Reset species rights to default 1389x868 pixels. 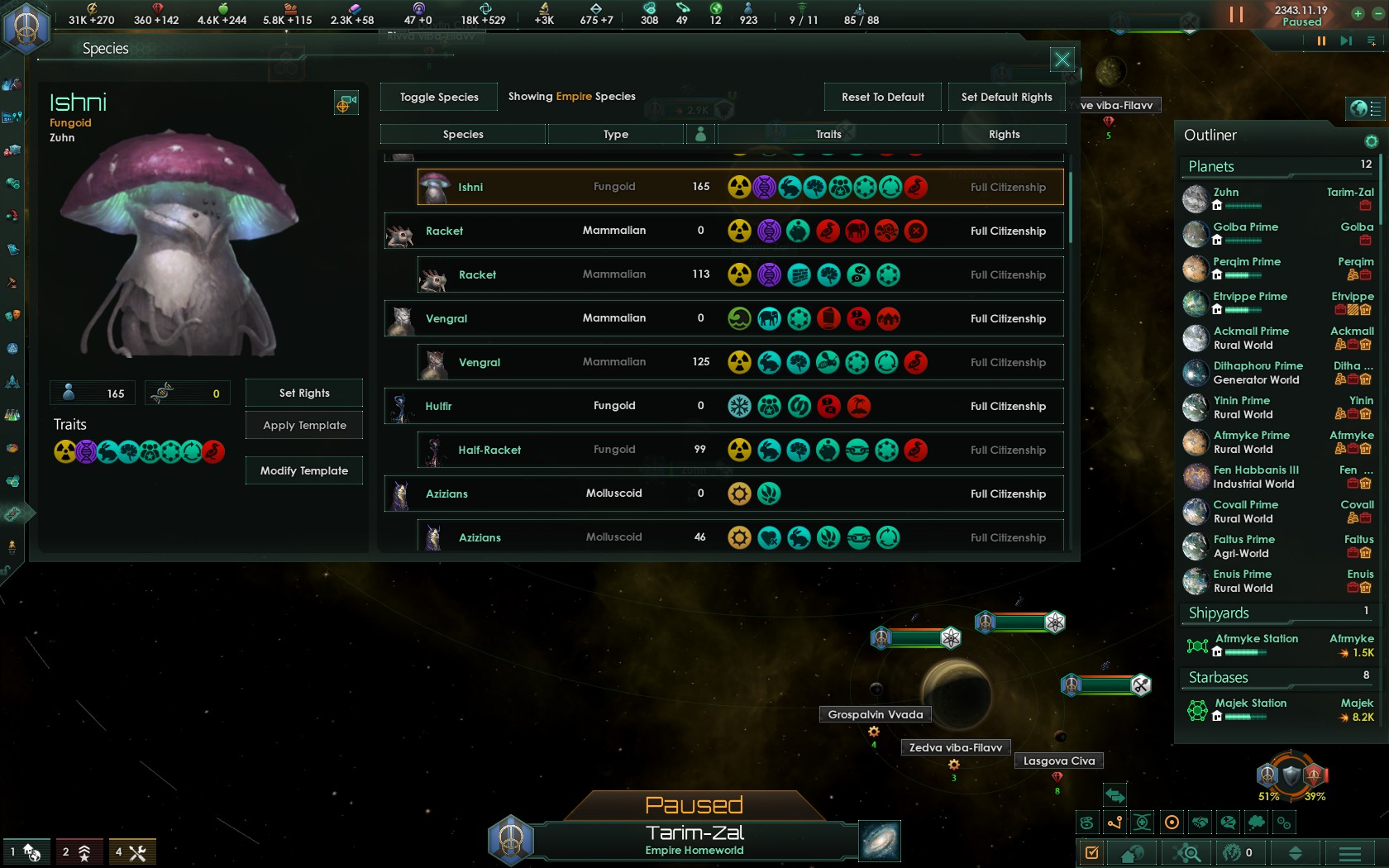[883, 97]
